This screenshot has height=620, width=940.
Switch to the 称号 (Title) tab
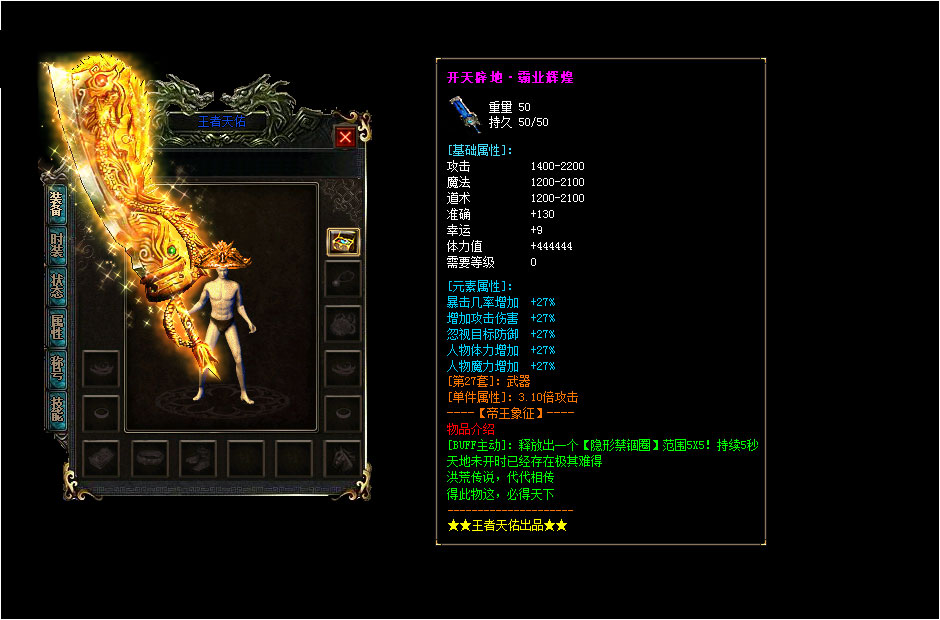pyautogui.click(x=57, y=367)
